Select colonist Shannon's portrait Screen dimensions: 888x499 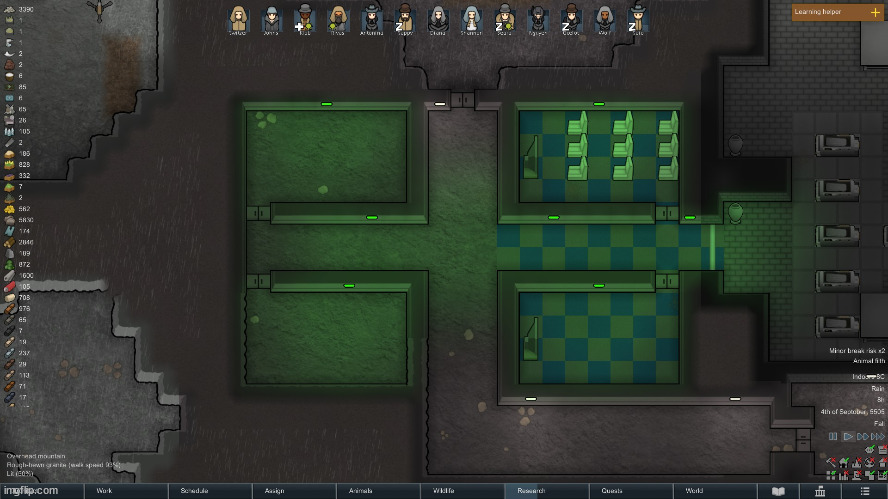471,19
